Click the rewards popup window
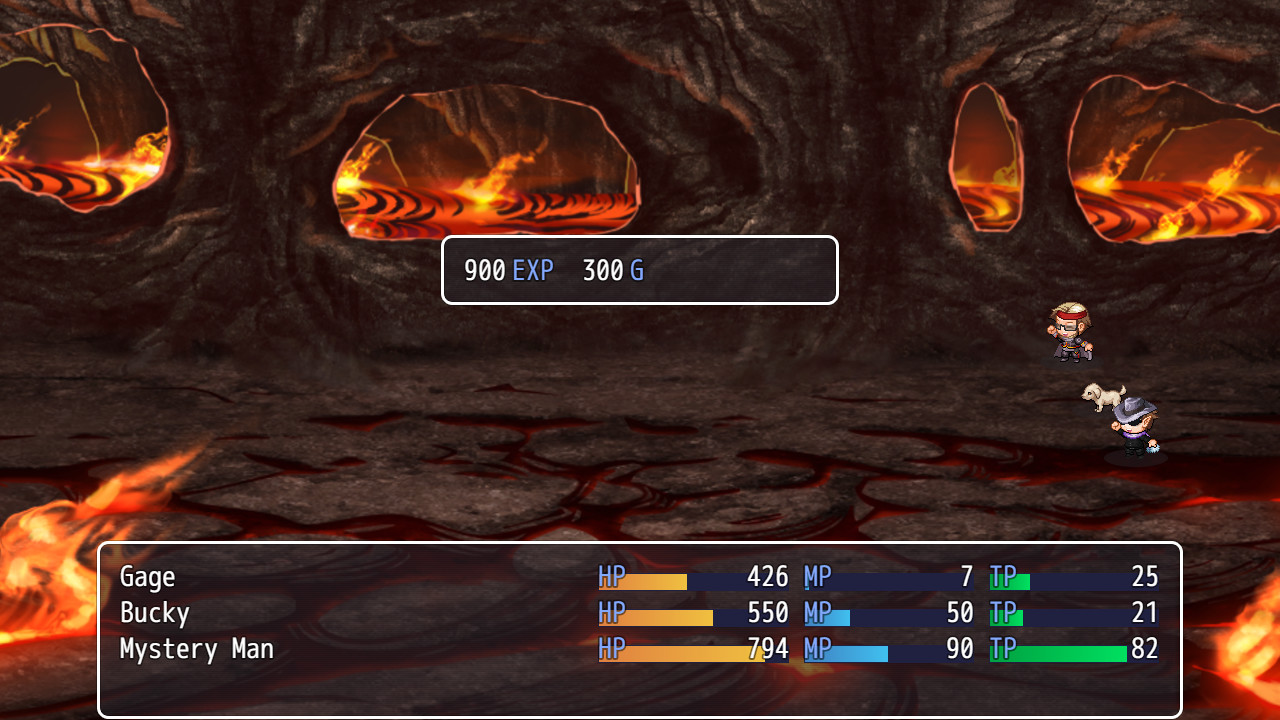This screenshot has width=1280, height=720. pyautogui.click(x=640, y=270)
